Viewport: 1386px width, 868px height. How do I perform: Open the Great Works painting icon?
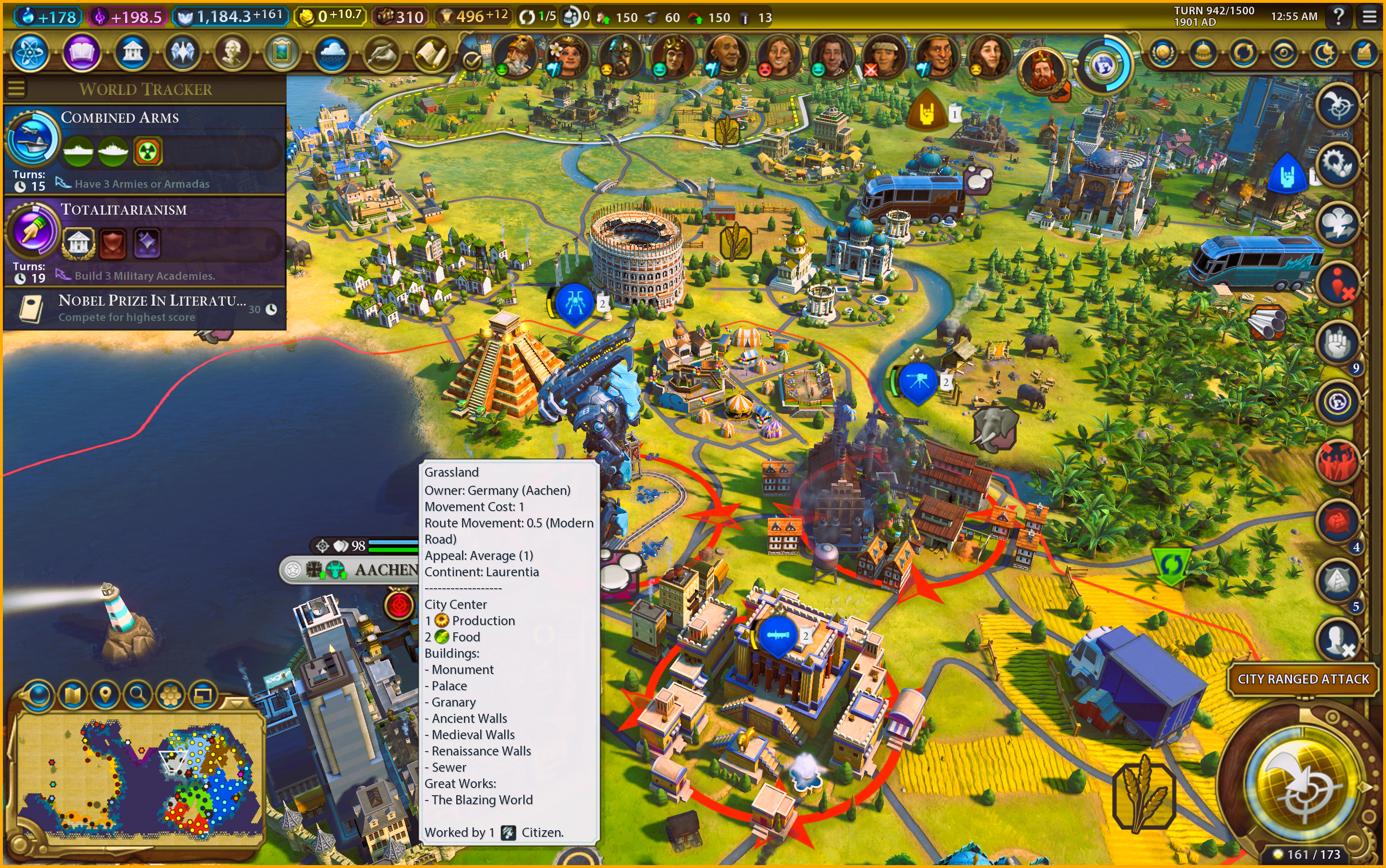(281, 53)
